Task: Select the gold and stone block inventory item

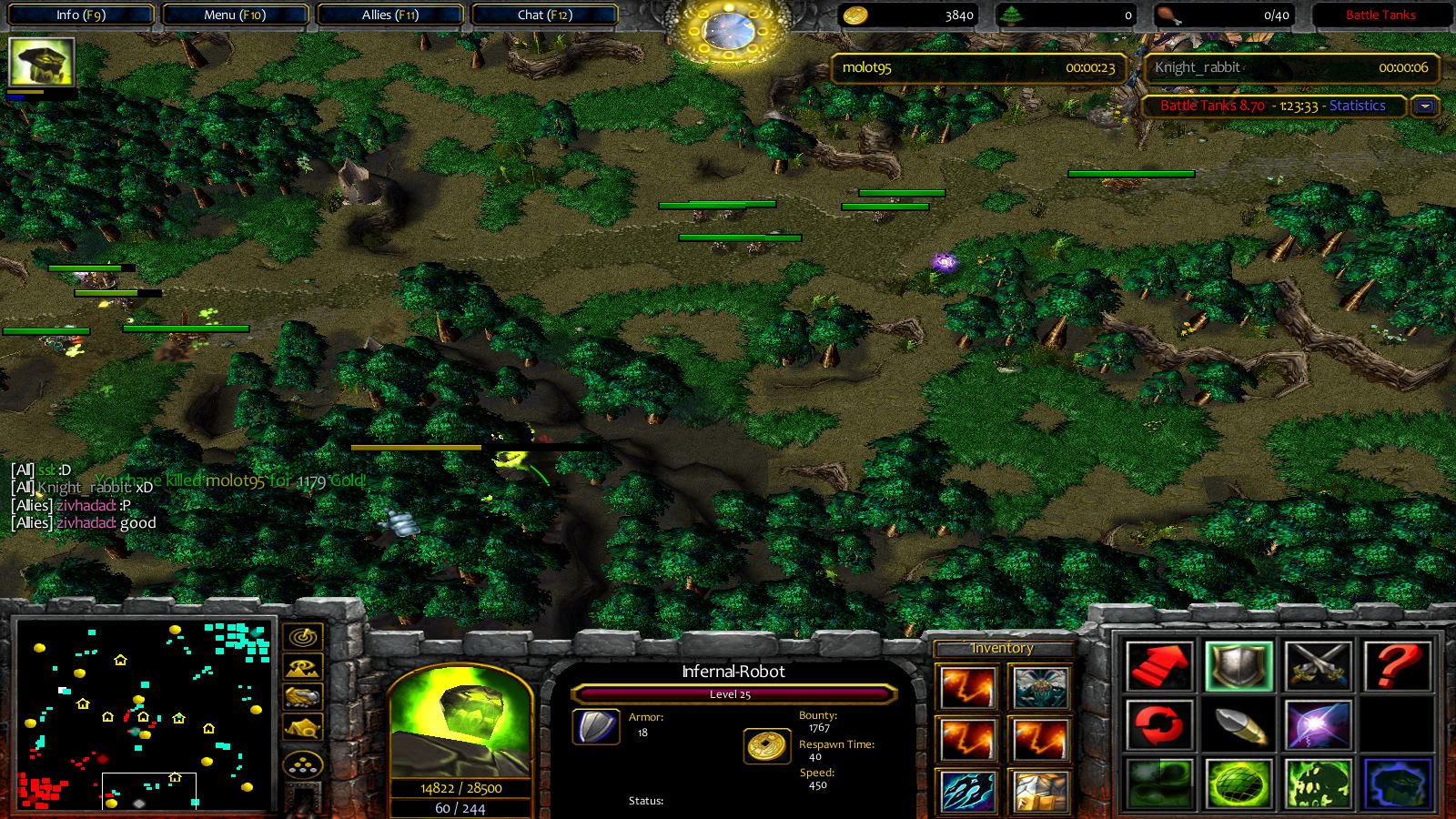Action: pos(1040,791)
